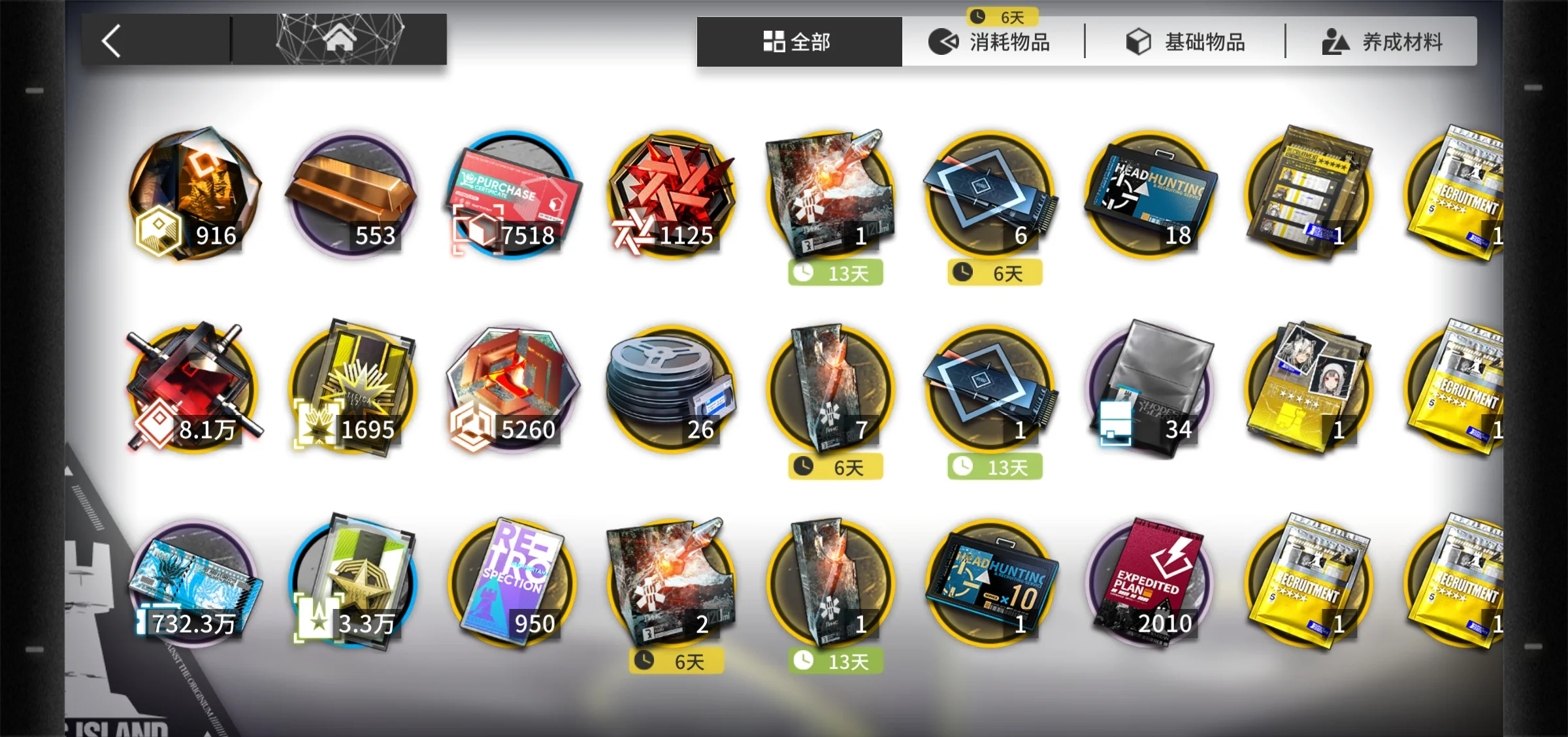Select the Retro Inspection ticket (950)

coord(512,583)
